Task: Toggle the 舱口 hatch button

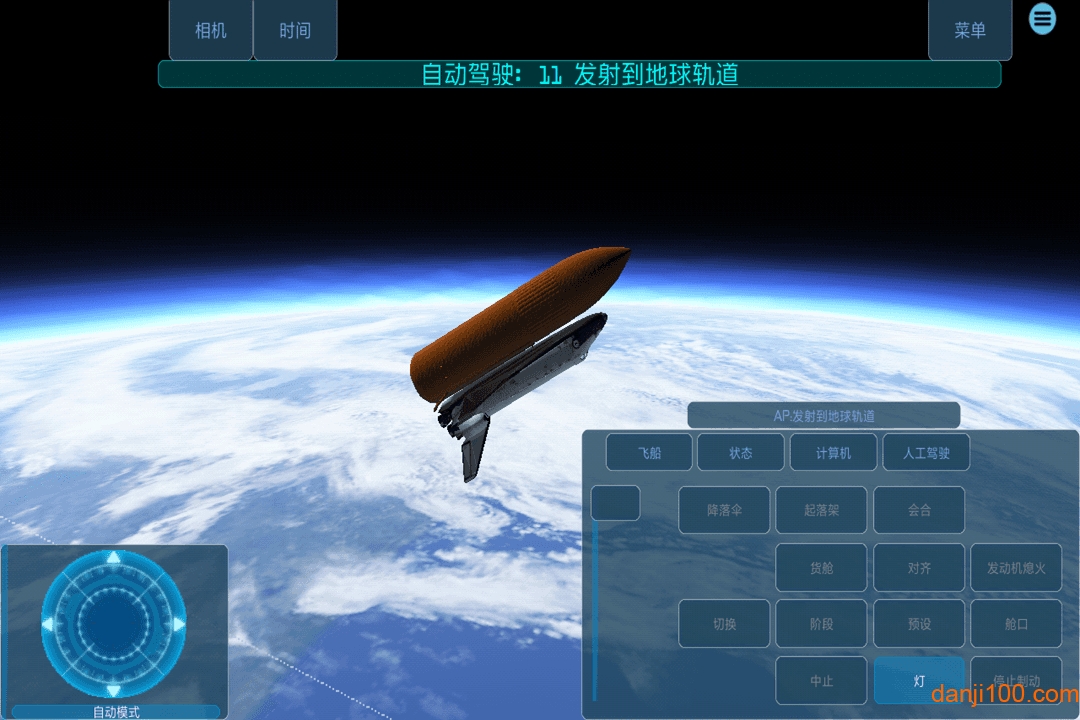Action: pos(1016,624)
